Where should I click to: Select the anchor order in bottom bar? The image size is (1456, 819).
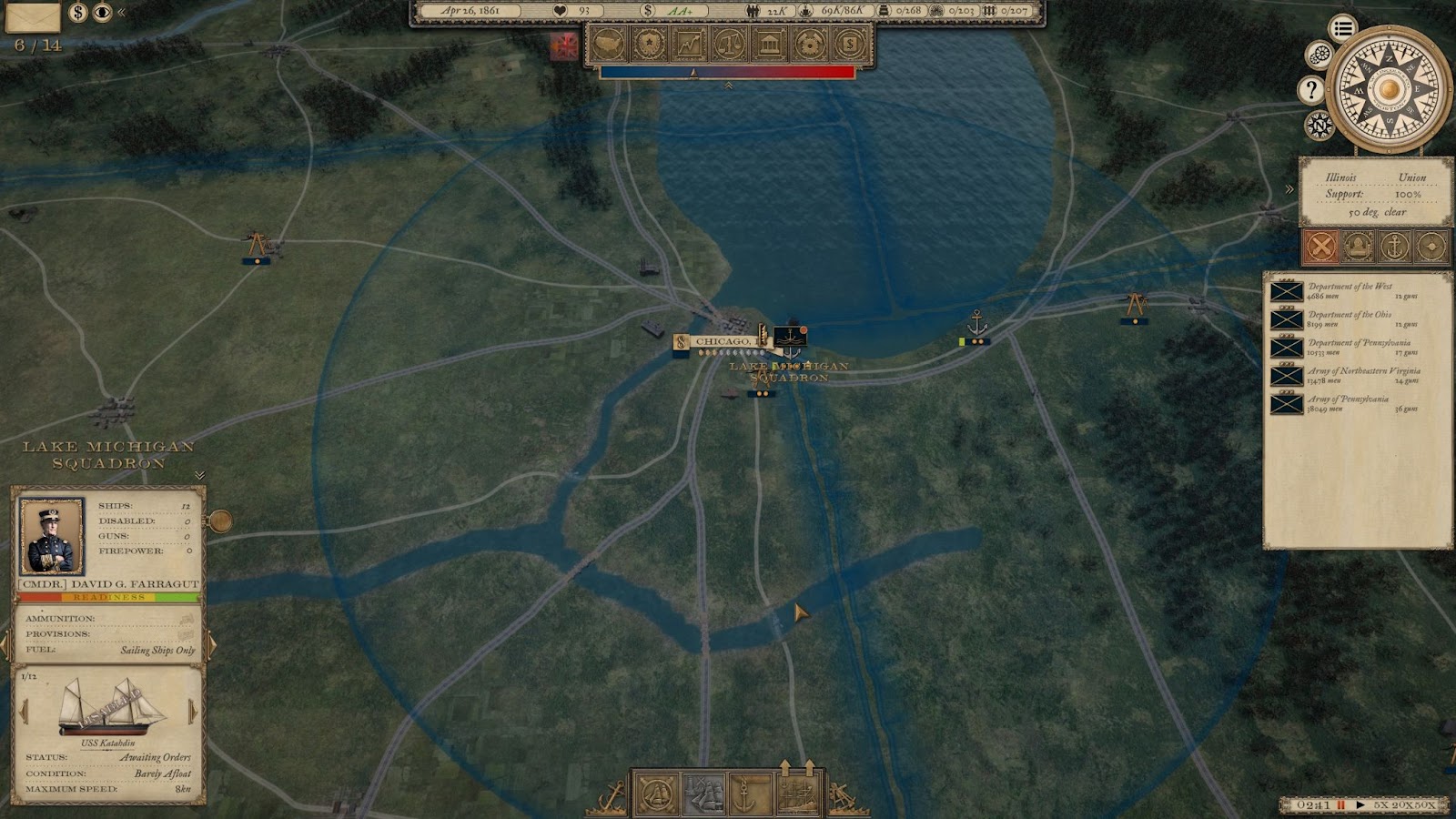tap(744, 794)
